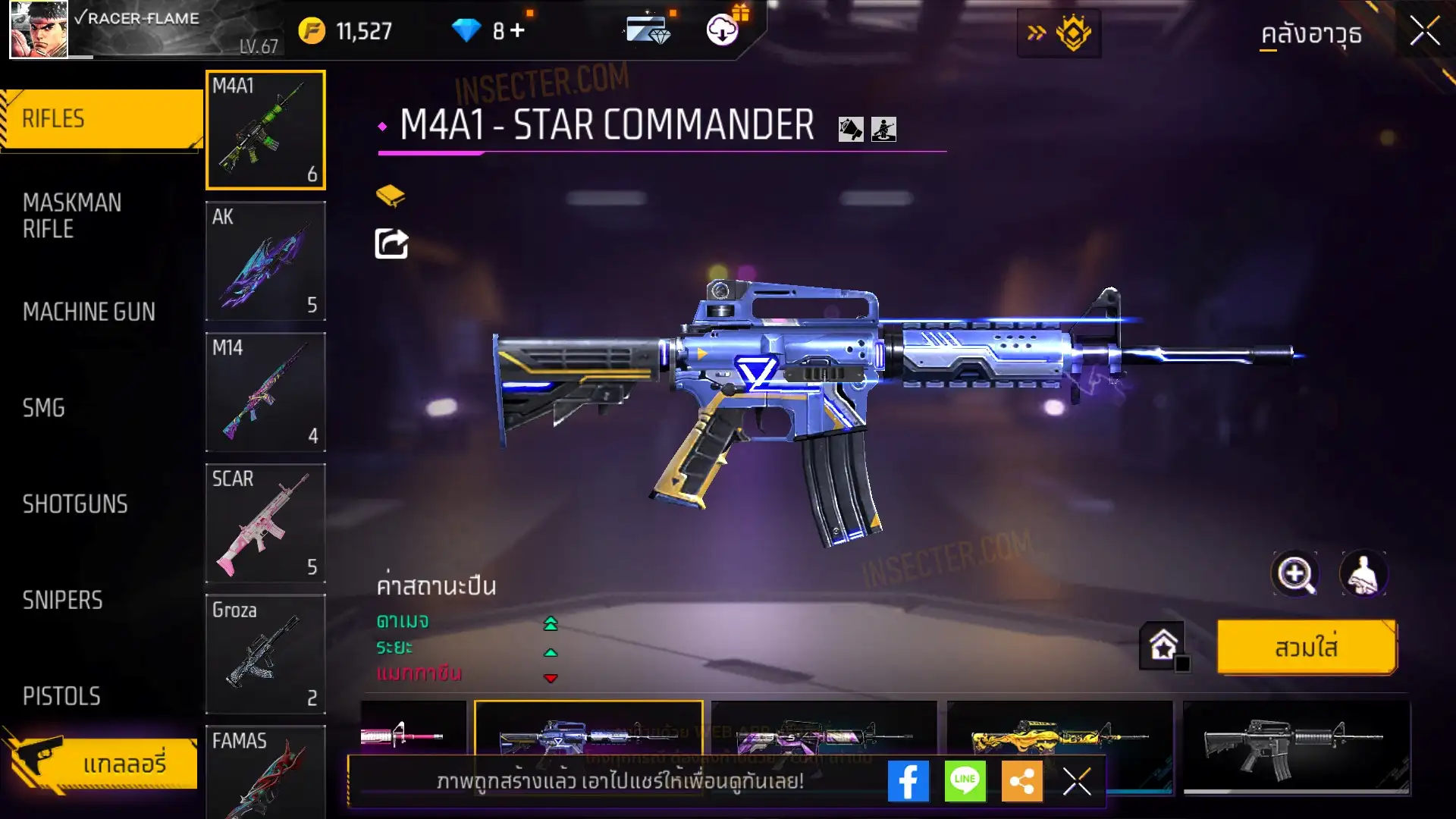Pick the Groza weapon tile

265,654
